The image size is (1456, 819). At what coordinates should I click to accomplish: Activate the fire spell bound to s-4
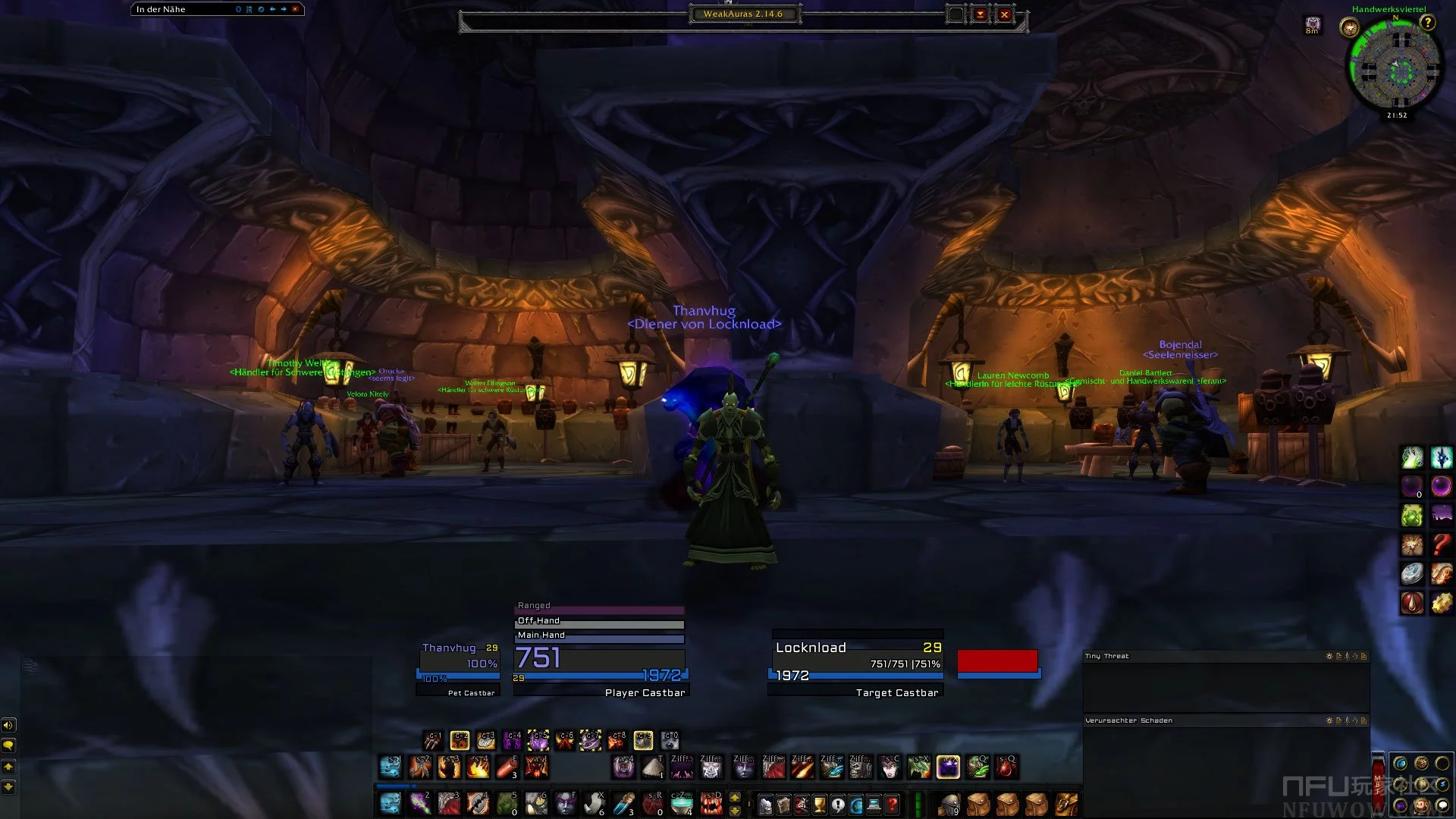(x=479, y=767)
